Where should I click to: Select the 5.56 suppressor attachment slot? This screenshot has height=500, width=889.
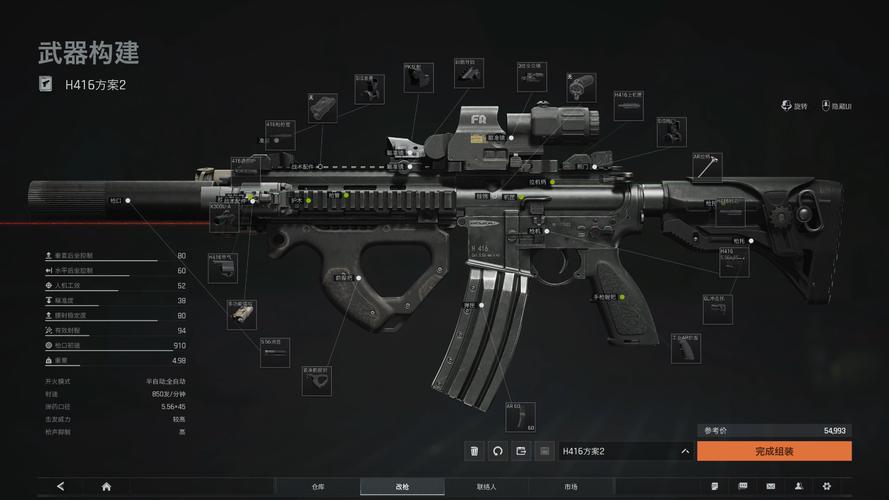coord(275,352)
